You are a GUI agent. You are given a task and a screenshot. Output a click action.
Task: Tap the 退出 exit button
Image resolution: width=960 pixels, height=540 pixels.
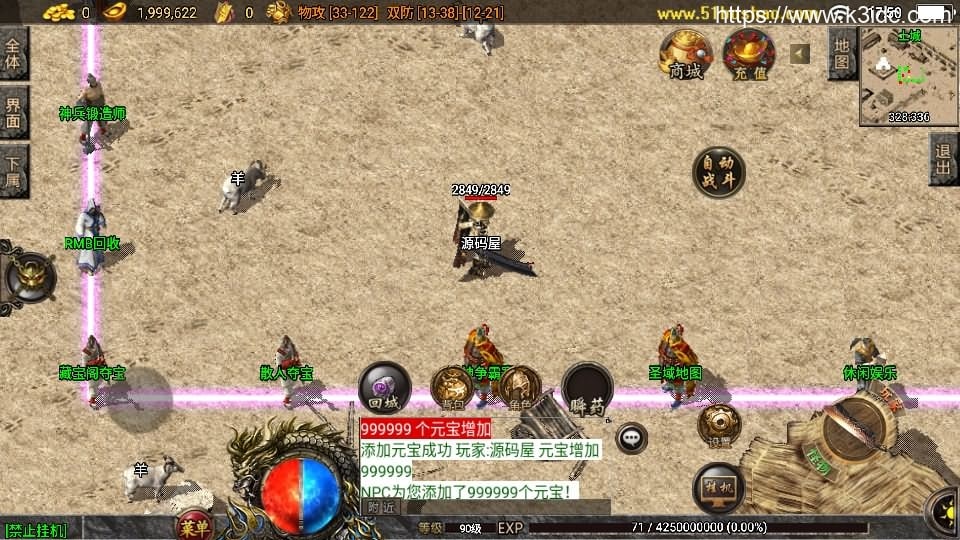tap(943, 158)
